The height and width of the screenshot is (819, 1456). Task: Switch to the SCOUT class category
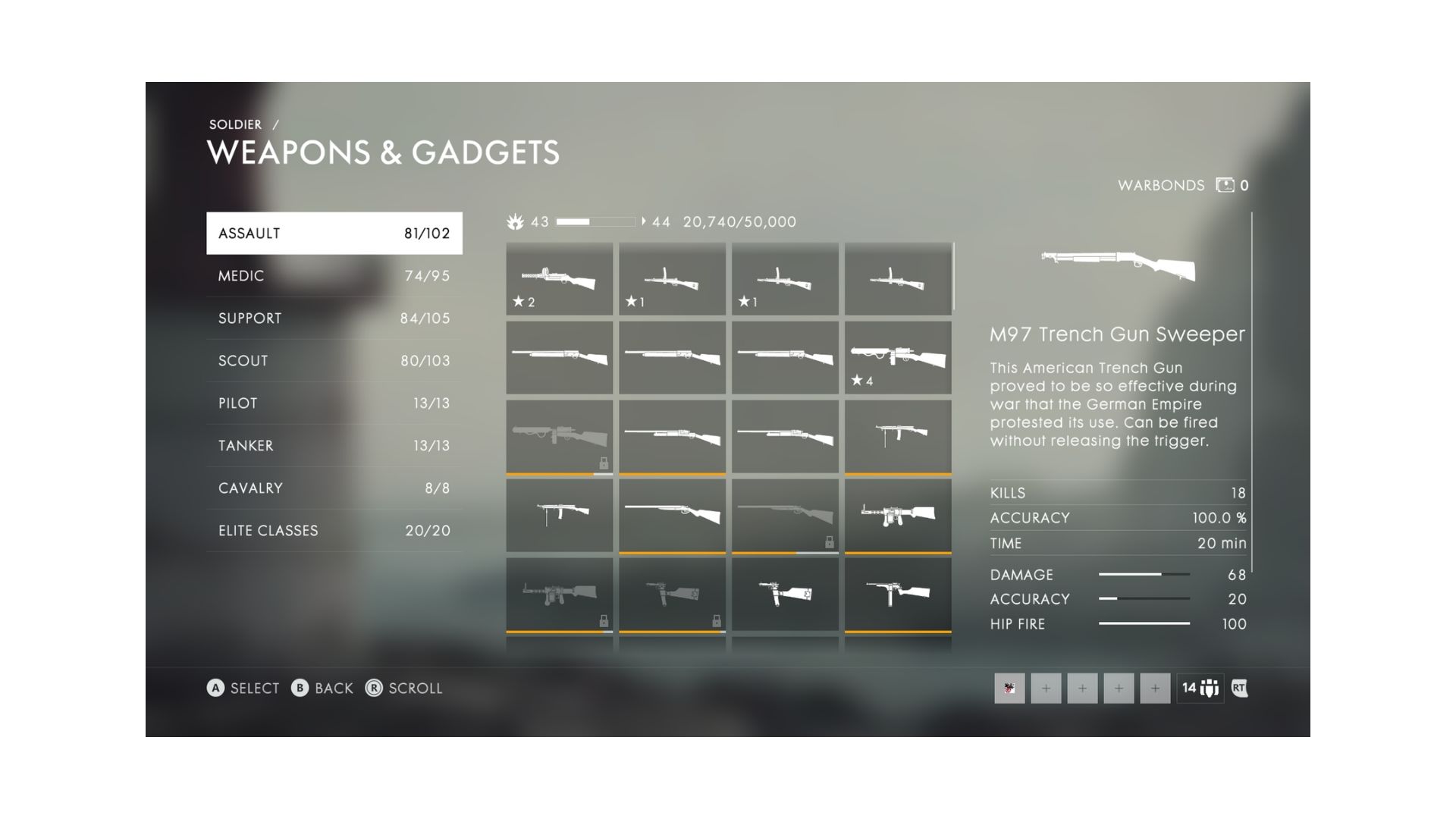tap(334, 360)
